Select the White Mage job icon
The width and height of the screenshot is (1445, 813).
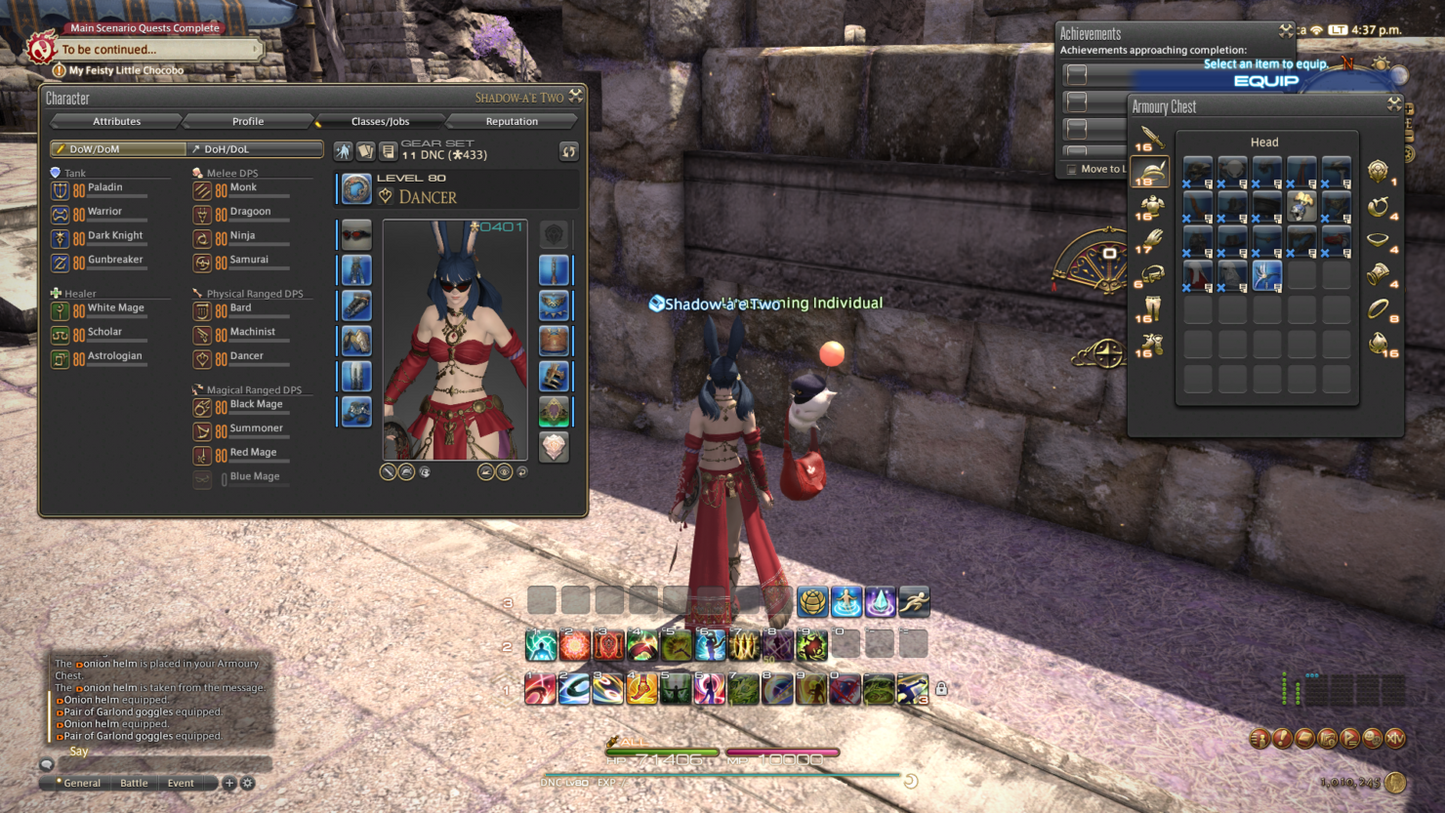click(x=60, y=310)
